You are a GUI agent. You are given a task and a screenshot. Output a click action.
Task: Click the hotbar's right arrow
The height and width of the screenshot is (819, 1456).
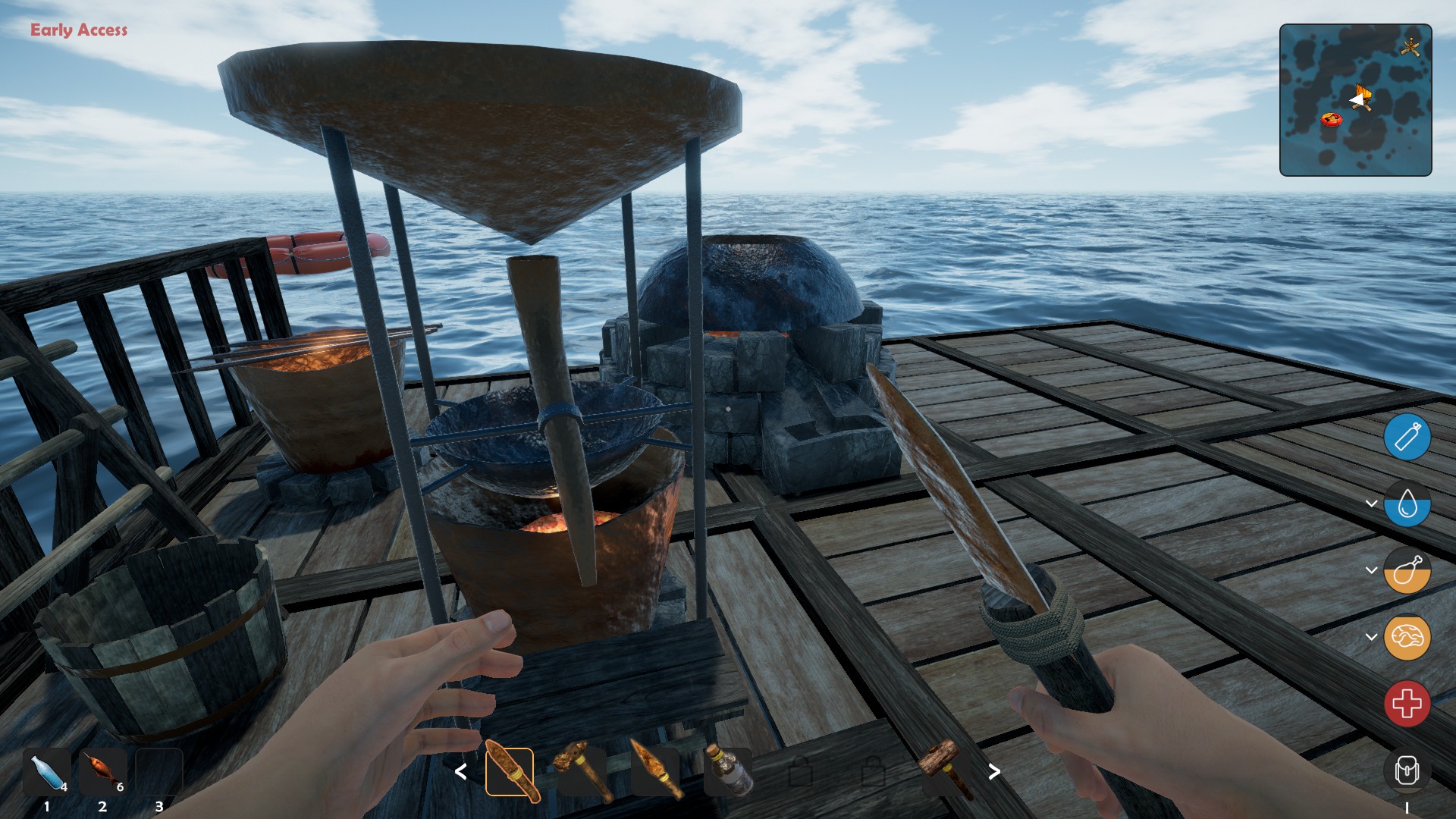pyautogui.click(x=994, y=772)
